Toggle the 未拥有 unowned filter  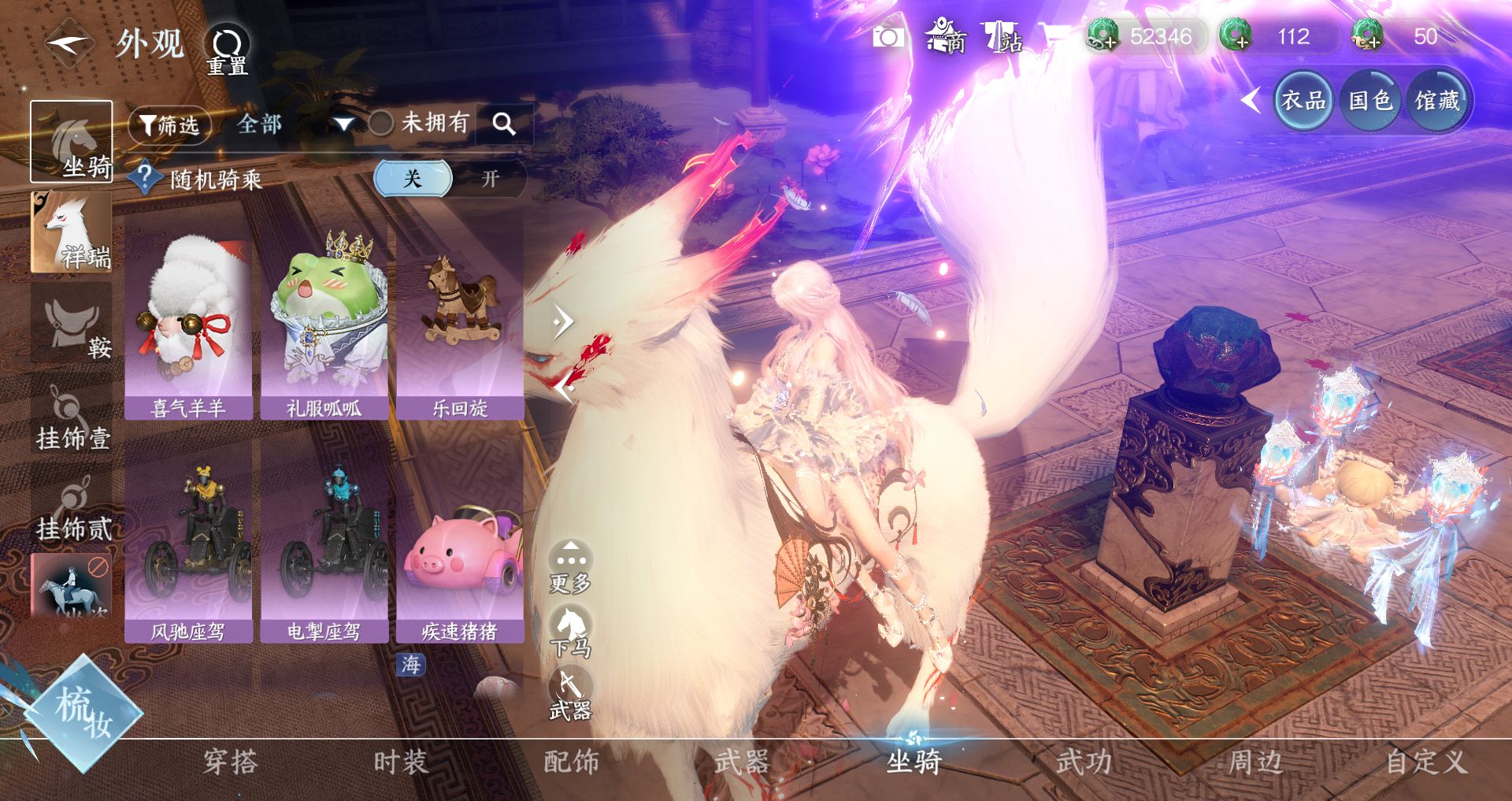381,123
